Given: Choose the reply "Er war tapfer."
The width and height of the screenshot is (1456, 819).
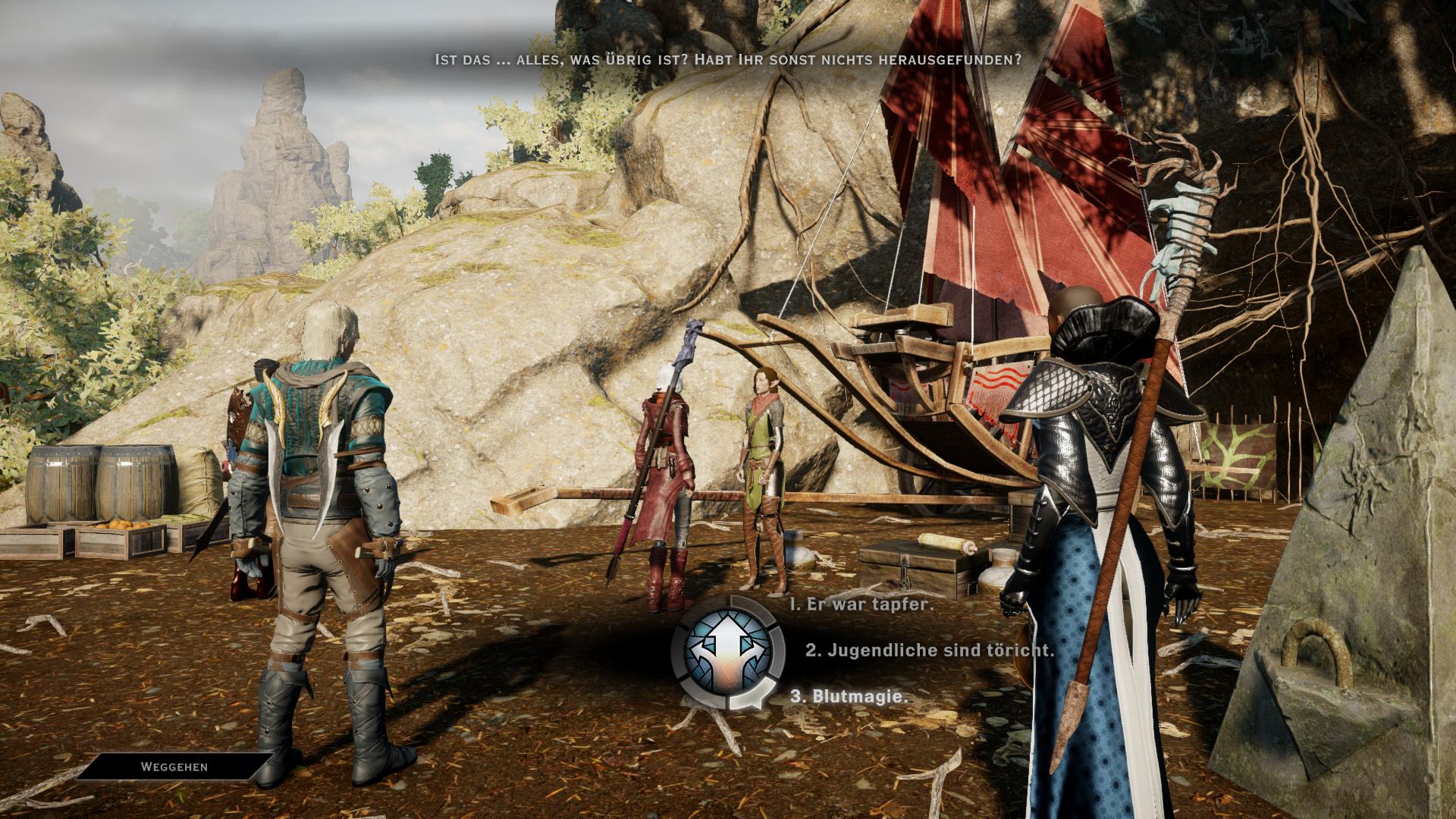Looking at the screenshot, I should click(861, 604).
